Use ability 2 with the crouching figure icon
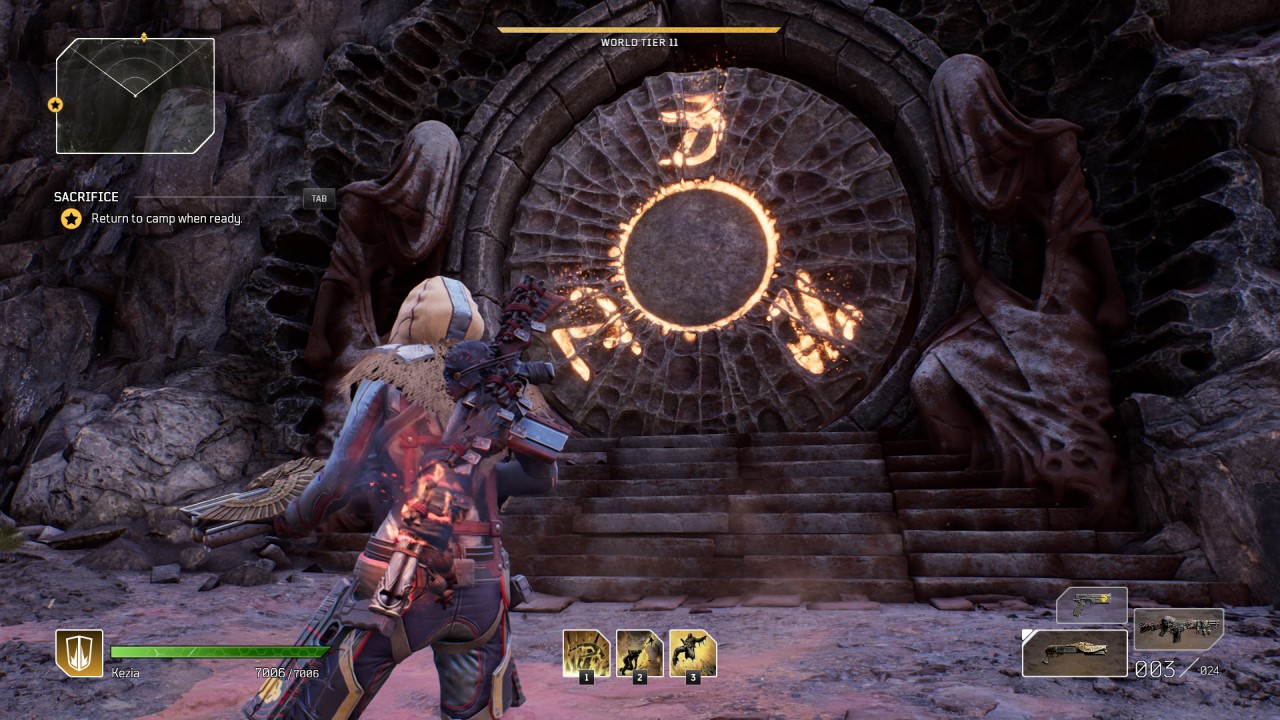The image size is (1280, 720). coord(639,653)
